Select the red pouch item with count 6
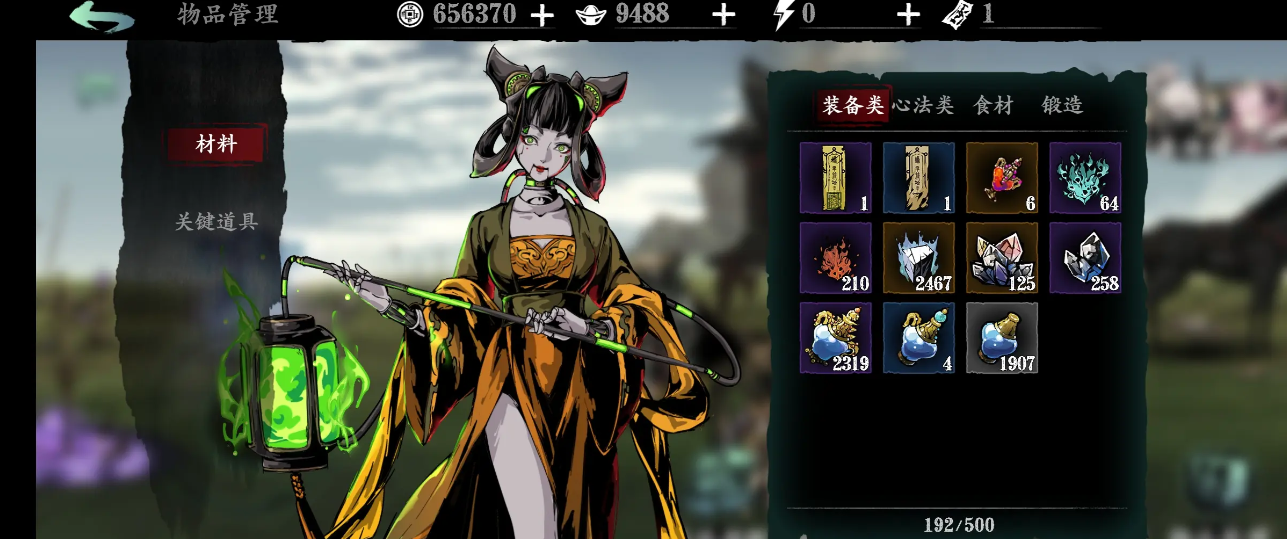This screenshot has width=1287, height=539. click(x=1002, y=178)
